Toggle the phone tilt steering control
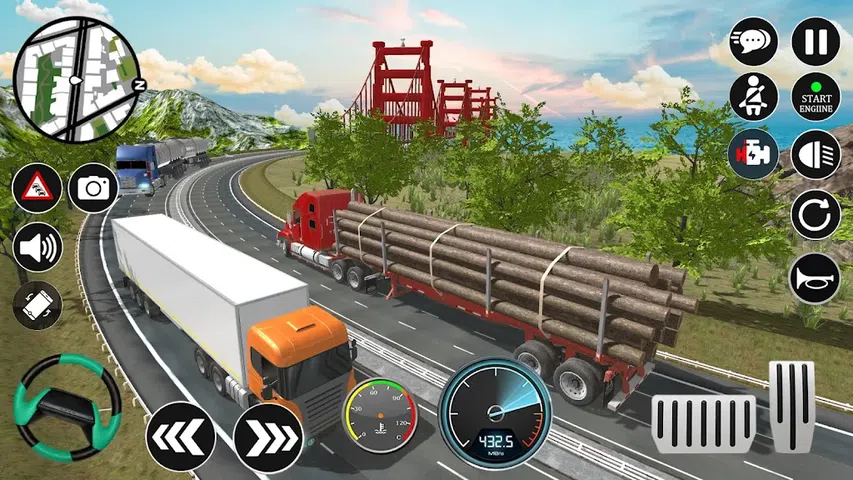This screenshot has height=480, width=853. 38,306
